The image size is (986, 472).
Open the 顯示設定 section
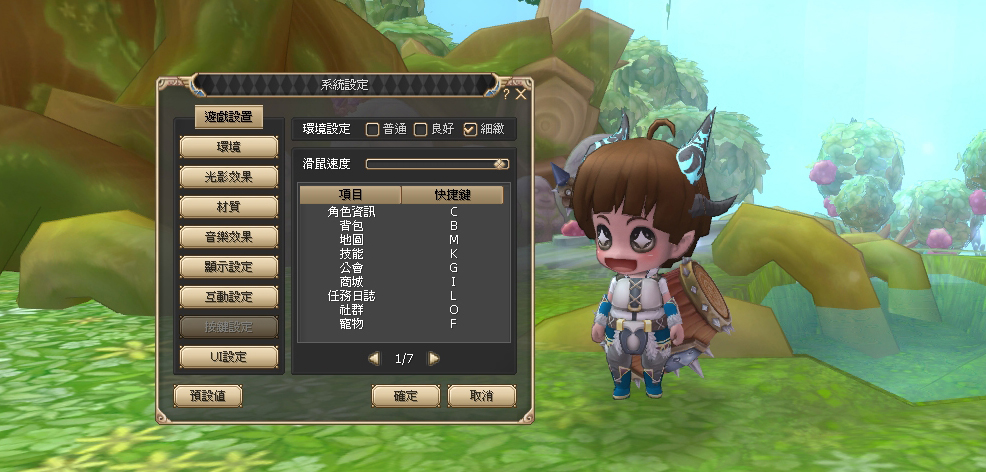(x=228, y=267)
